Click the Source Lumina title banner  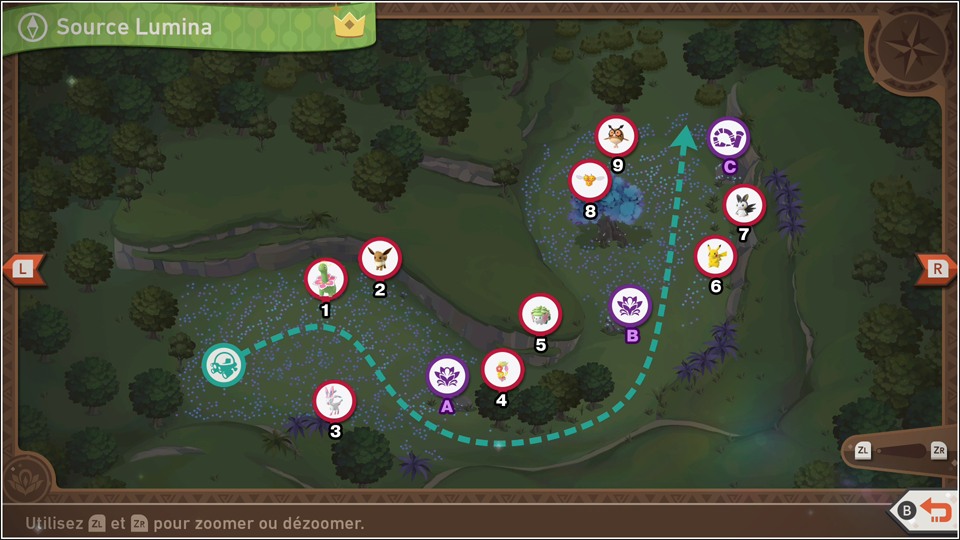pyautogui.click(x=133, y=27)
